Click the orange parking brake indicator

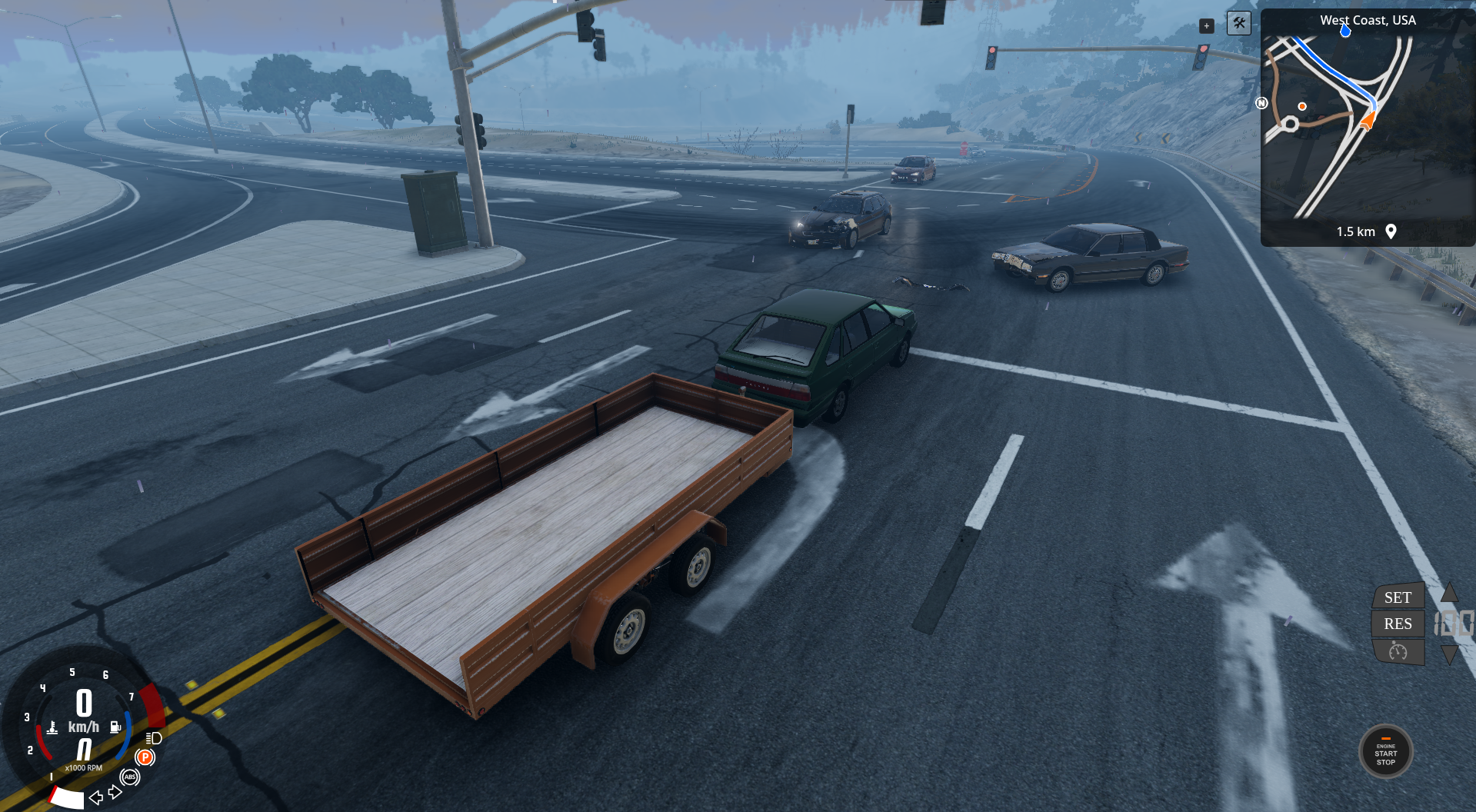tap(145, 757)
